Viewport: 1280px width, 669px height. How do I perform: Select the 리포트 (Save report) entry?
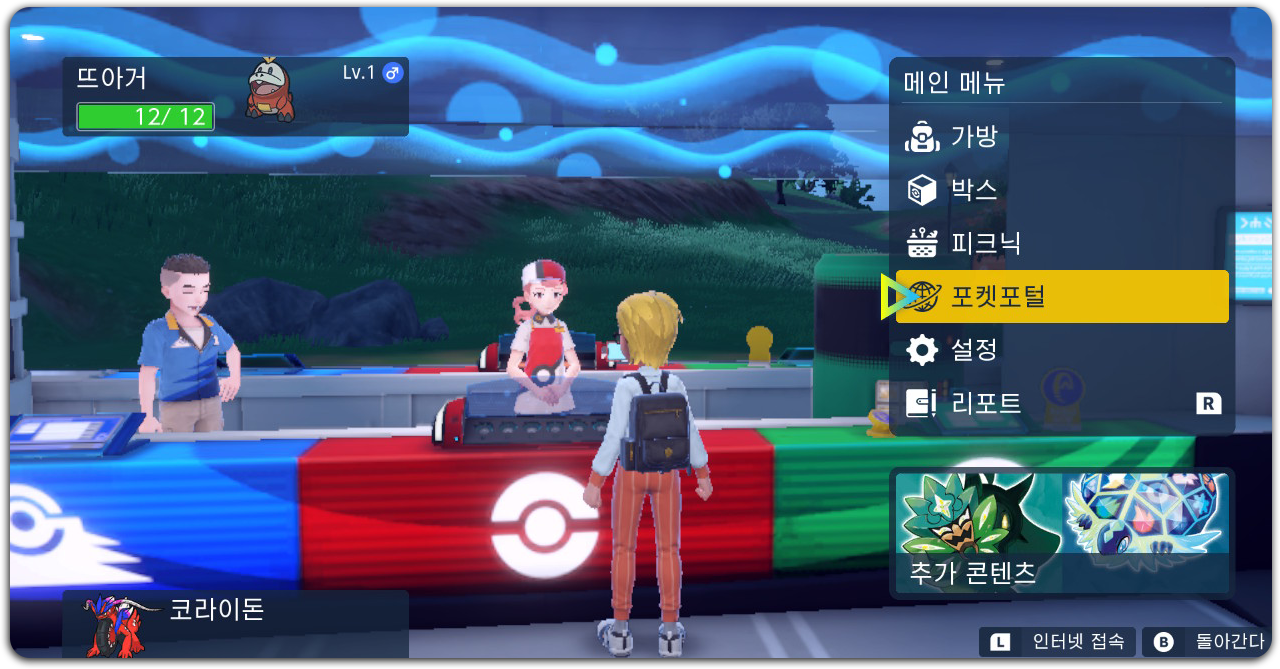[1060, 403]
